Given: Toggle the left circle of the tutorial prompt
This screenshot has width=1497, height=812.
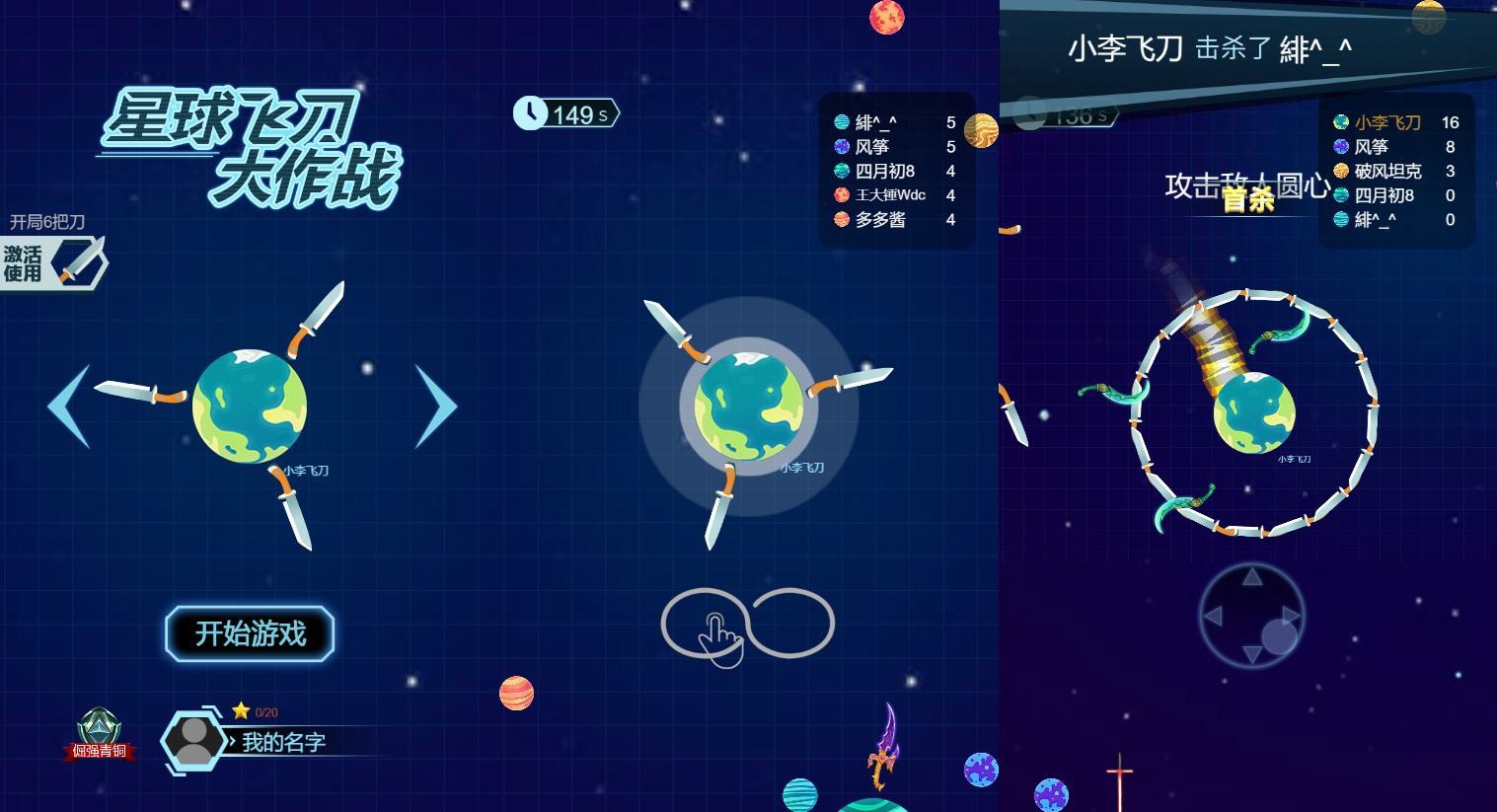Looking at the screenshot, I should 703,623.
